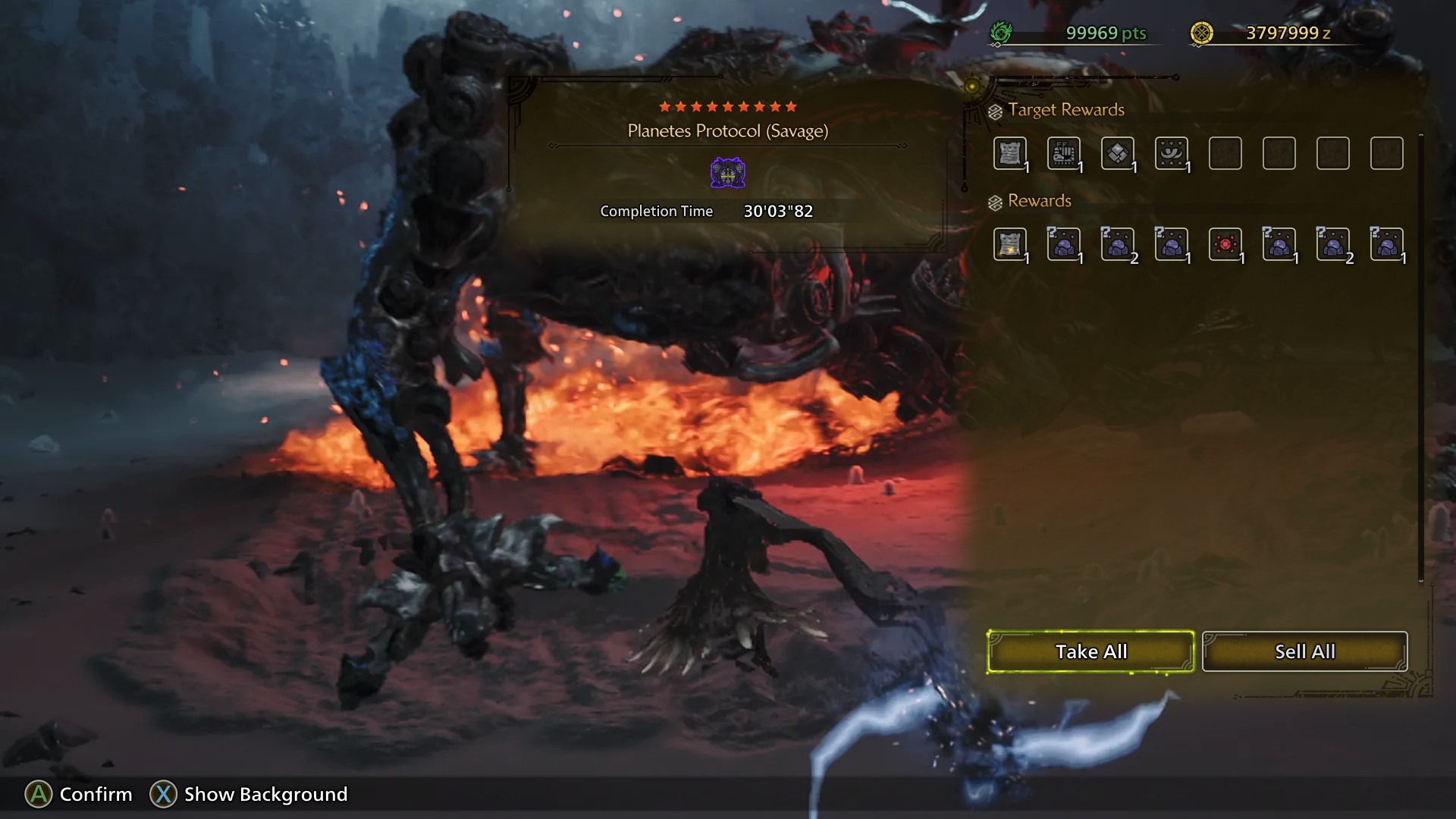Sell all quest rewards
1456x819 pixels.
pyautogui.click(x=1304, y=651)
